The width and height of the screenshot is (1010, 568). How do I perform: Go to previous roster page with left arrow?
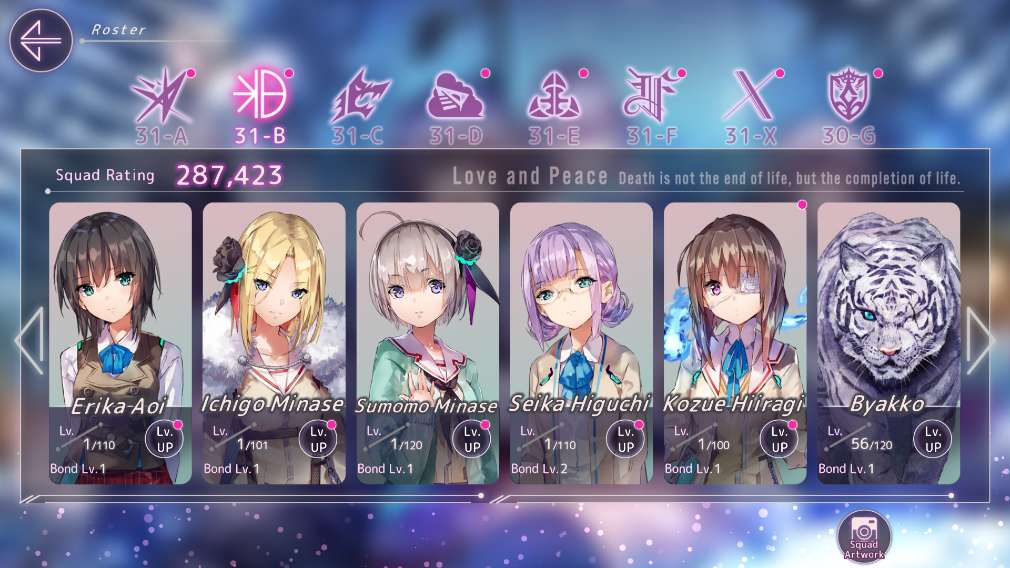click(29, 341)
